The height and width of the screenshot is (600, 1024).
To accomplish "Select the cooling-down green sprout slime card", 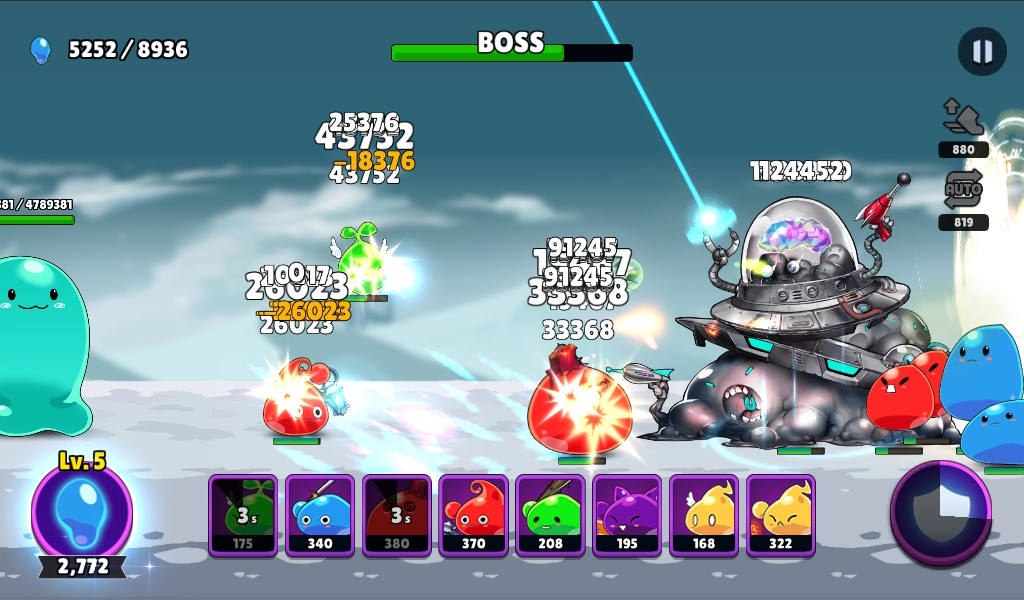I will coord(243,515).
